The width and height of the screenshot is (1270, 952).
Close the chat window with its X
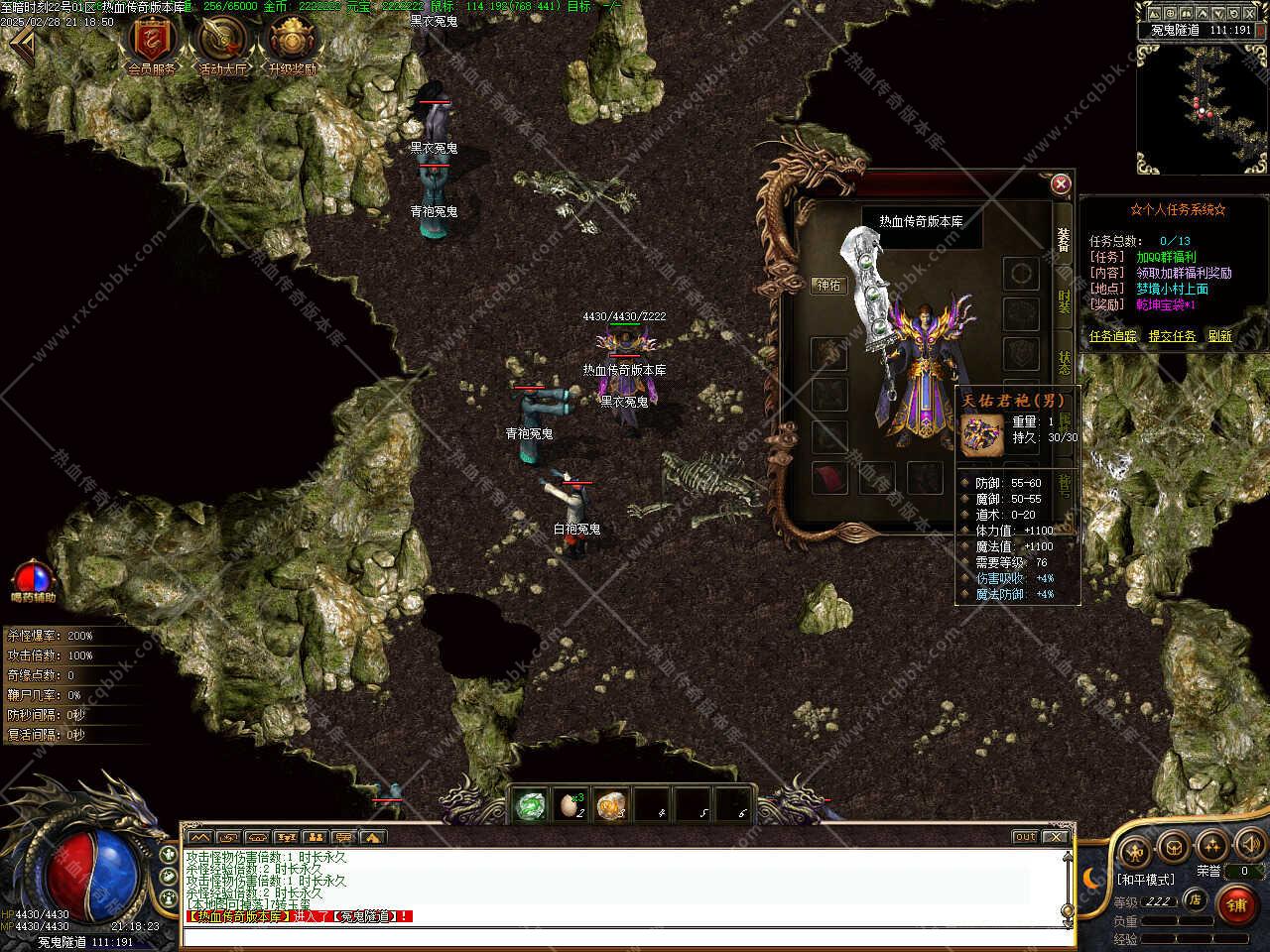point(1056,837)
